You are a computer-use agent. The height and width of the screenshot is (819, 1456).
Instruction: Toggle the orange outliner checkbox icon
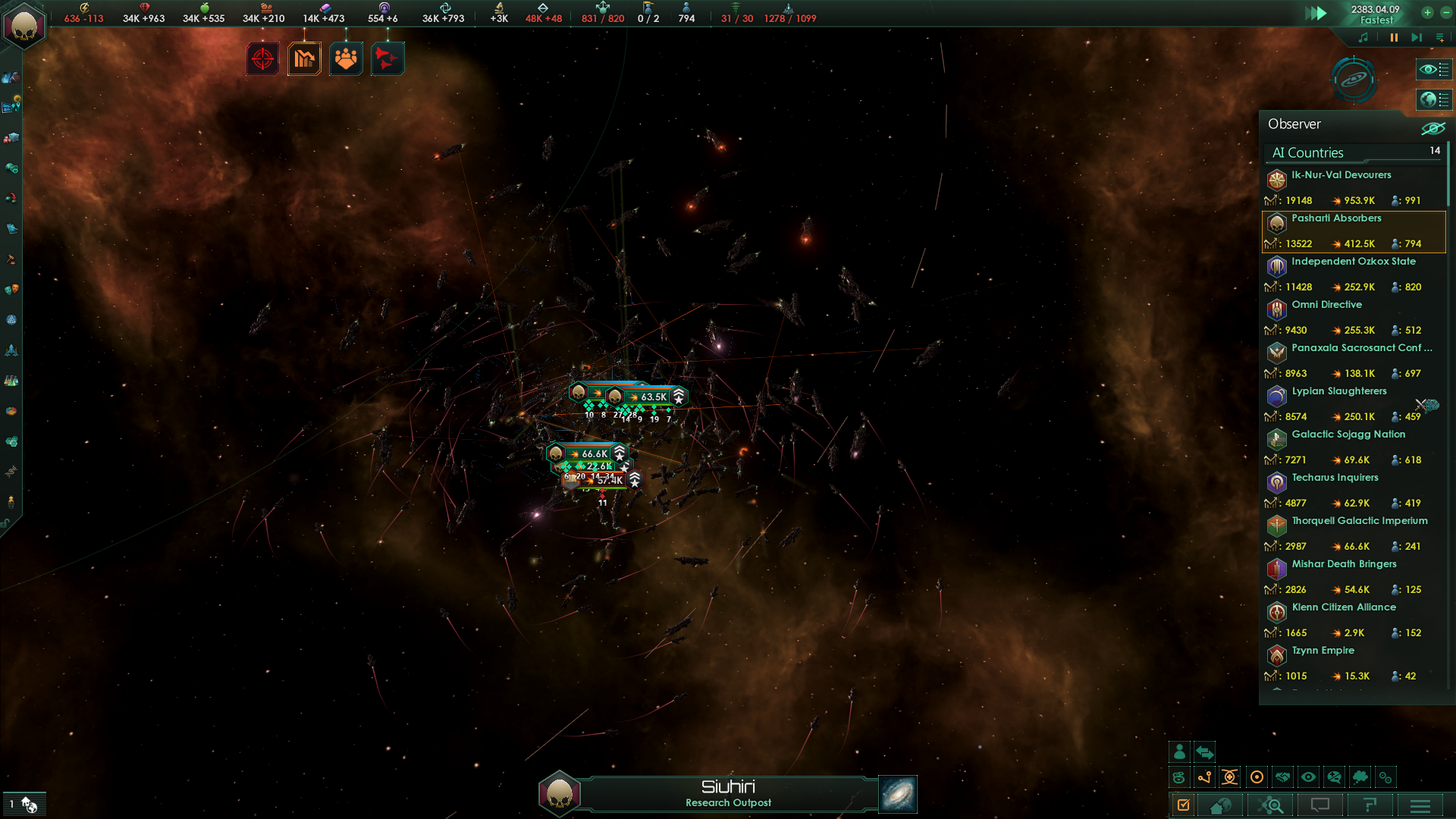click(1184, 806)
